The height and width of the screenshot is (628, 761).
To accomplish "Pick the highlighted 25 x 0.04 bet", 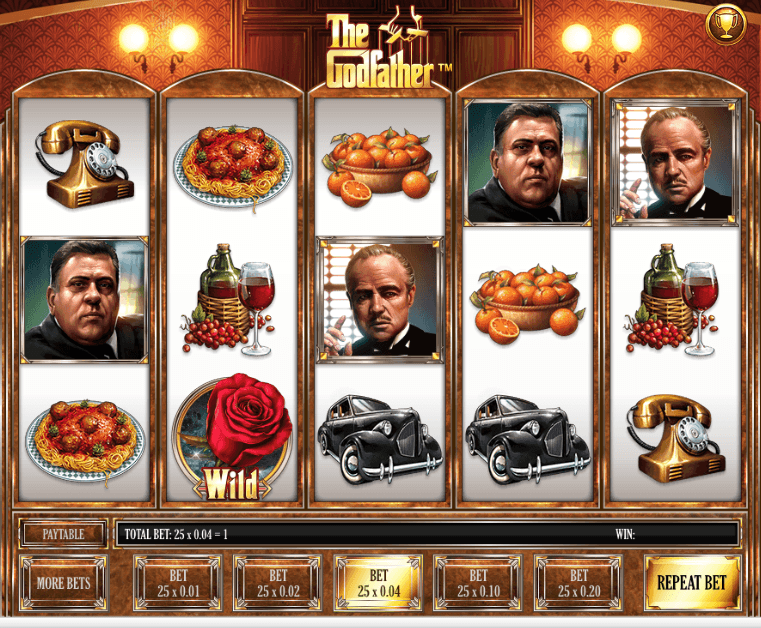I will (378, 583).
